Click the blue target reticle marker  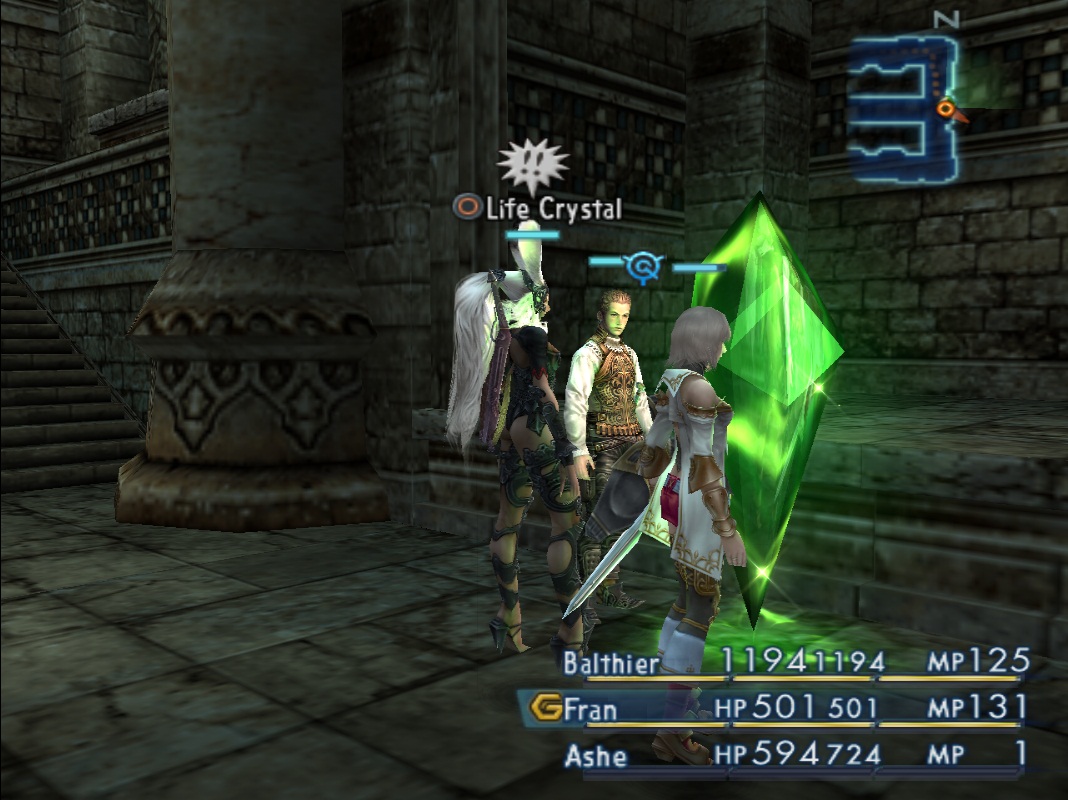coord(645,266)
